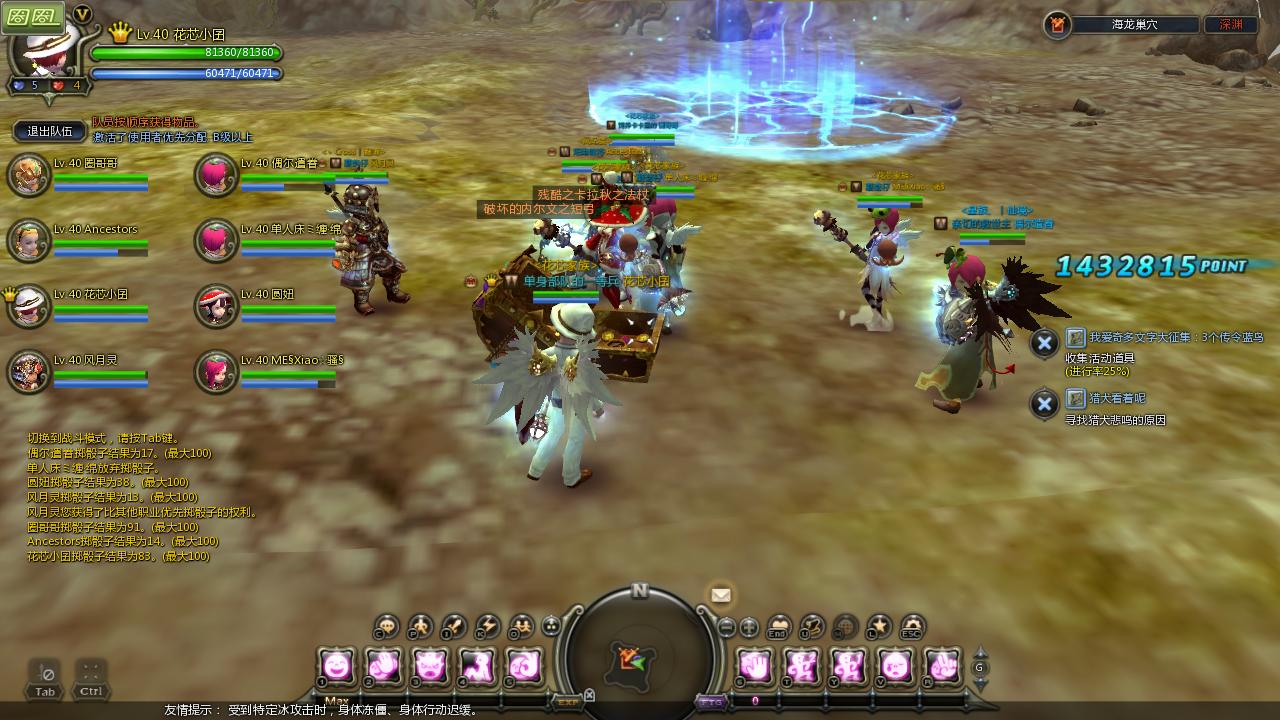This screenshot has height=720, width=1280.
Task: Open the chat bubble community menu icon
Action: (x=387, y=627)
